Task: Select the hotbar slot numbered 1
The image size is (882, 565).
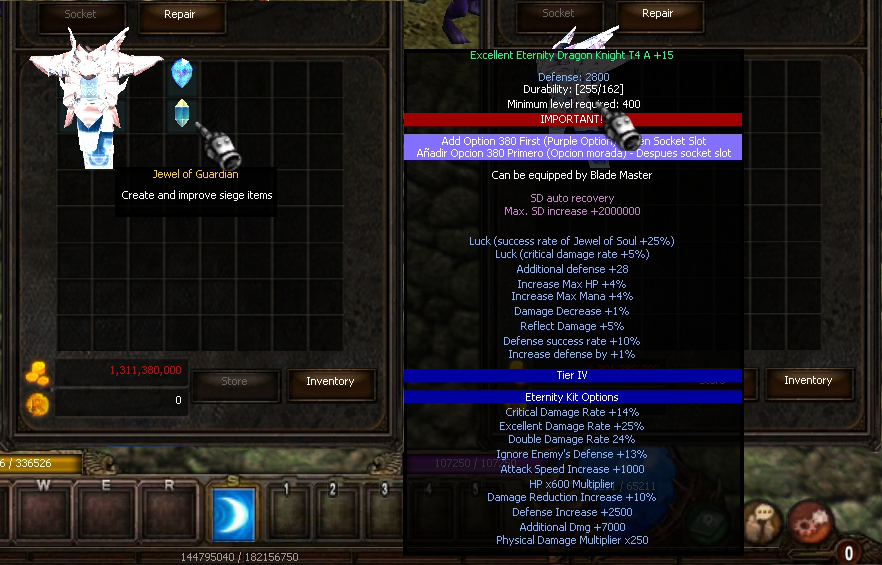Action: click(287, 512)
